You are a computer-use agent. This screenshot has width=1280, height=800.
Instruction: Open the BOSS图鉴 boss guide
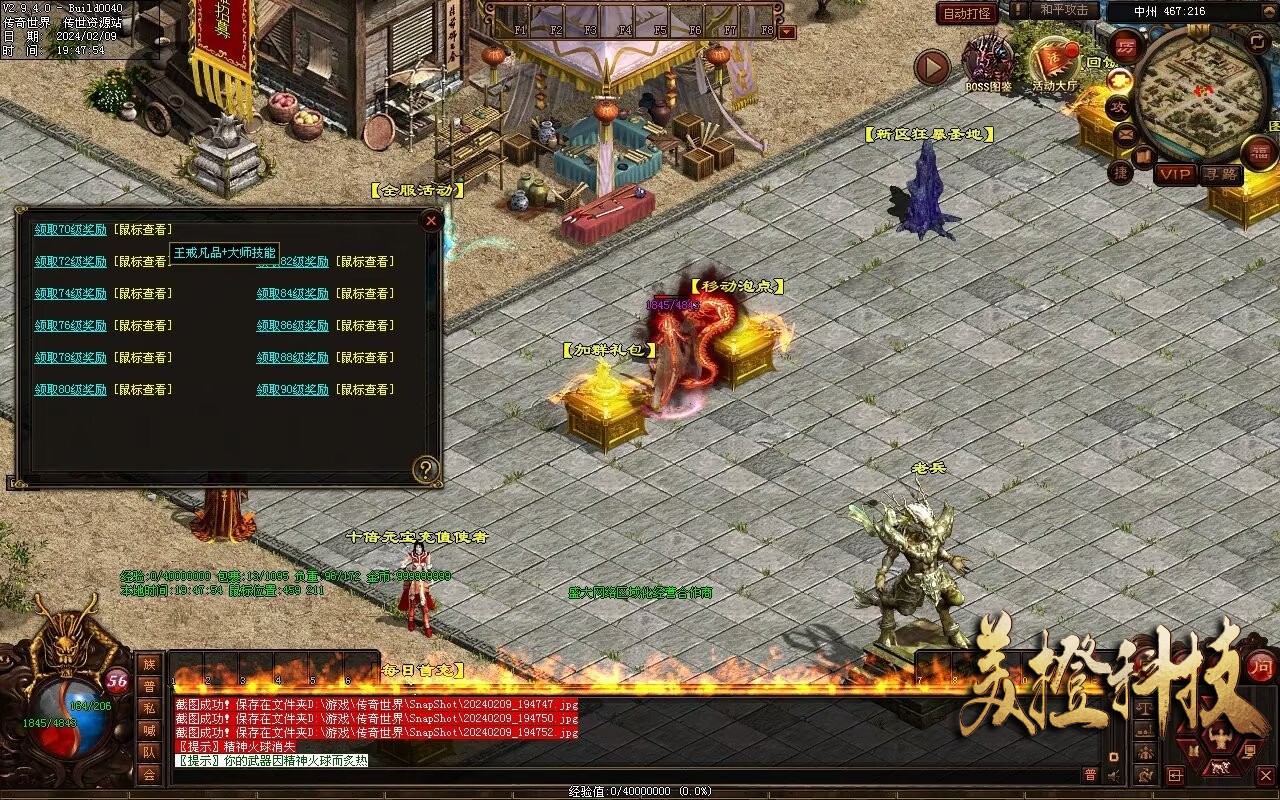[988, 63]
